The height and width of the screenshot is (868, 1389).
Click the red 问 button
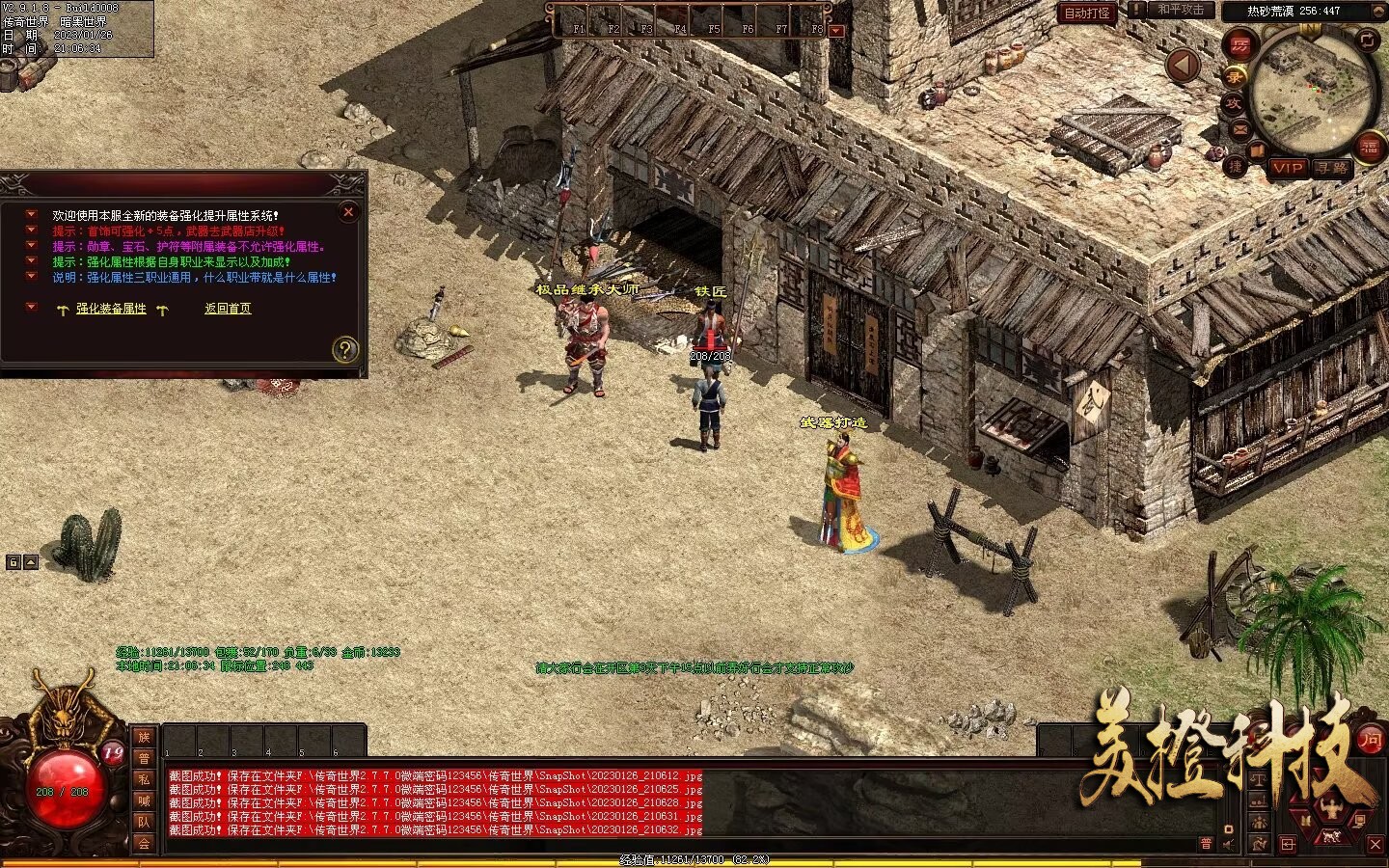point(1370,741)
